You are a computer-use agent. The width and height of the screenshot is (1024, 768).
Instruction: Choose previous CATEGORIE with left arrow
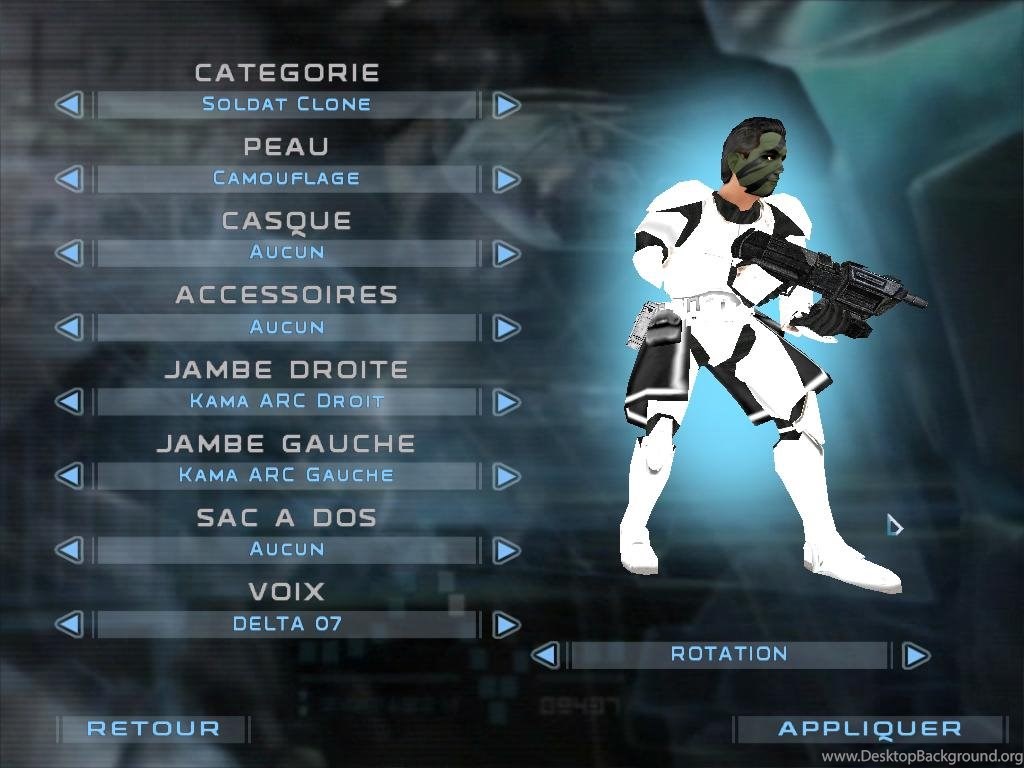68,104
